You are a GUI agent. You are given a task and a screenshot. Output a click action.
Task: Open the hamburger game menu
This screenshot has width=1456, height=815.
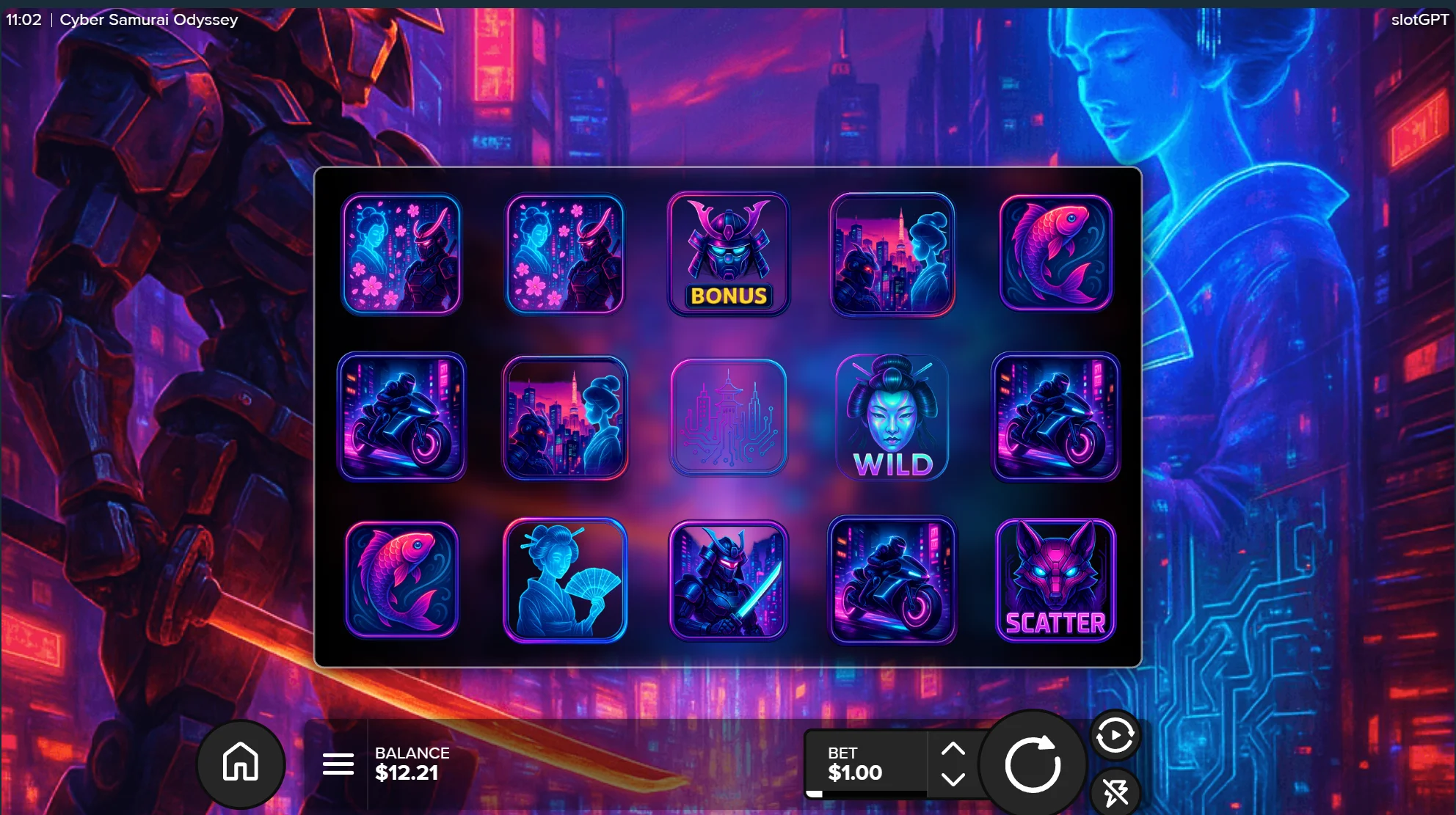click(338, 763)
